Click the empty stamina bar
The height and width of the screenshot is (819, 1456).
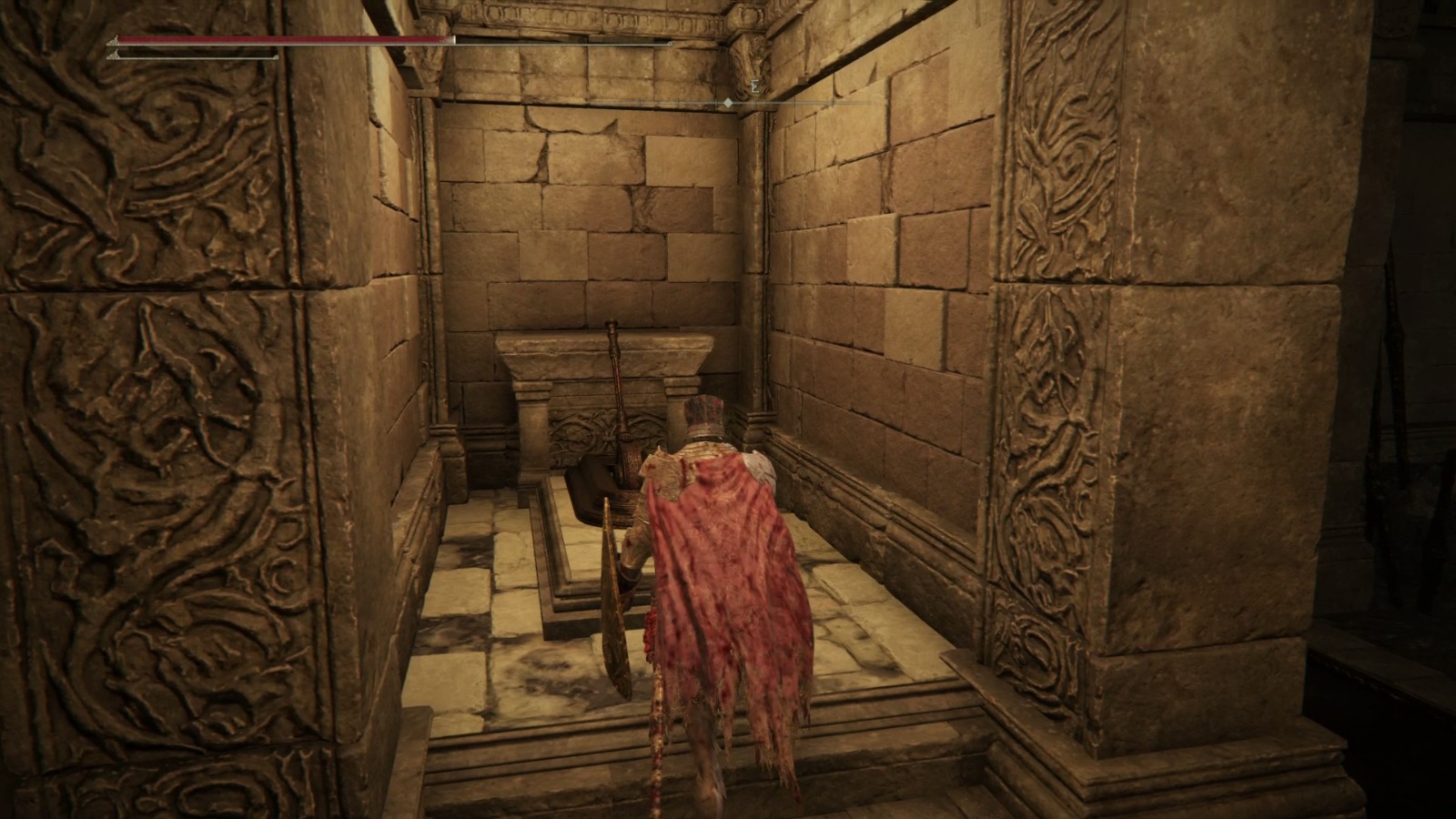coord(196,56)
